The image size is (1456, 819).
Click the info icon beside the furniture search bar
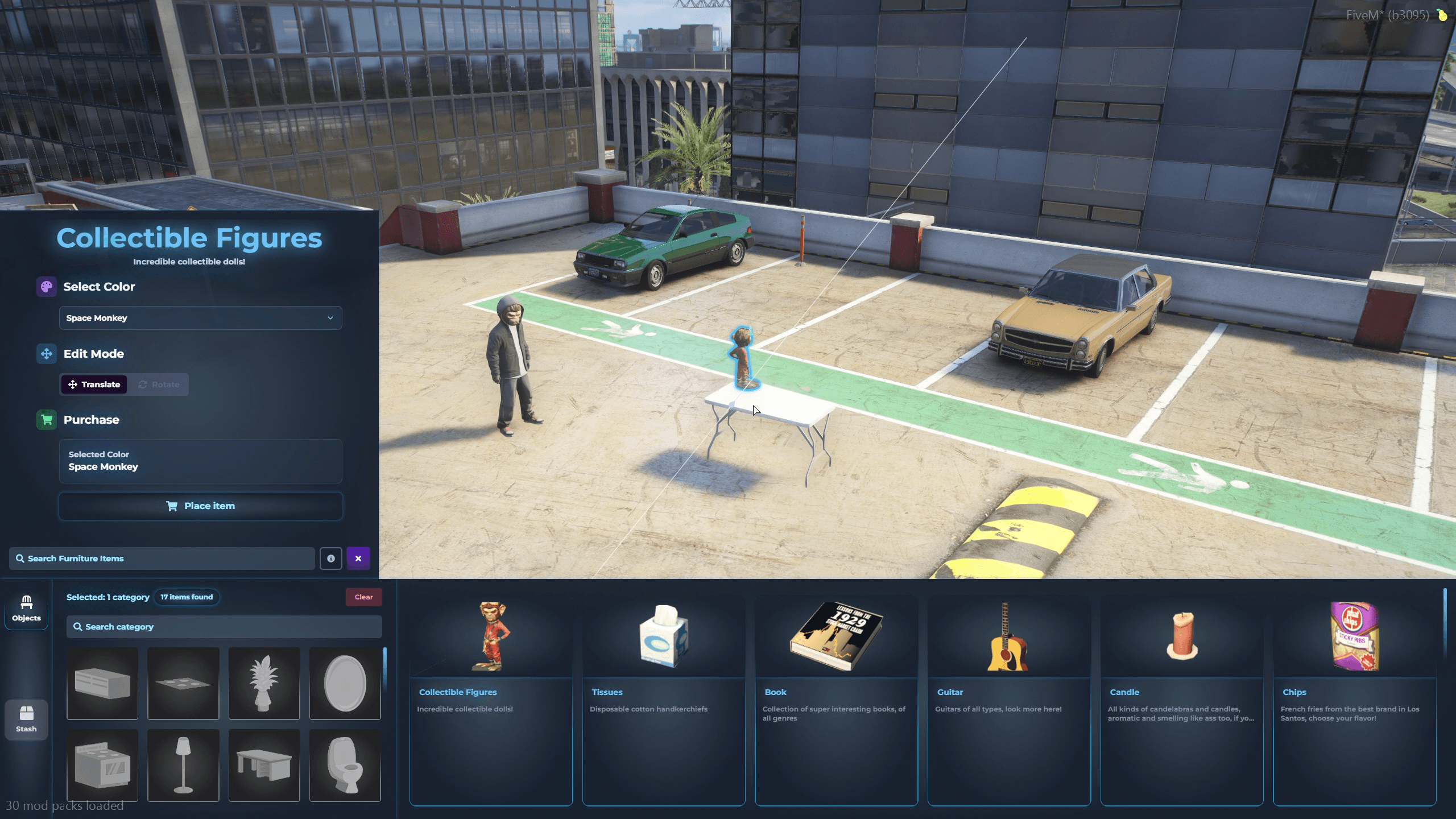(331, 558)
